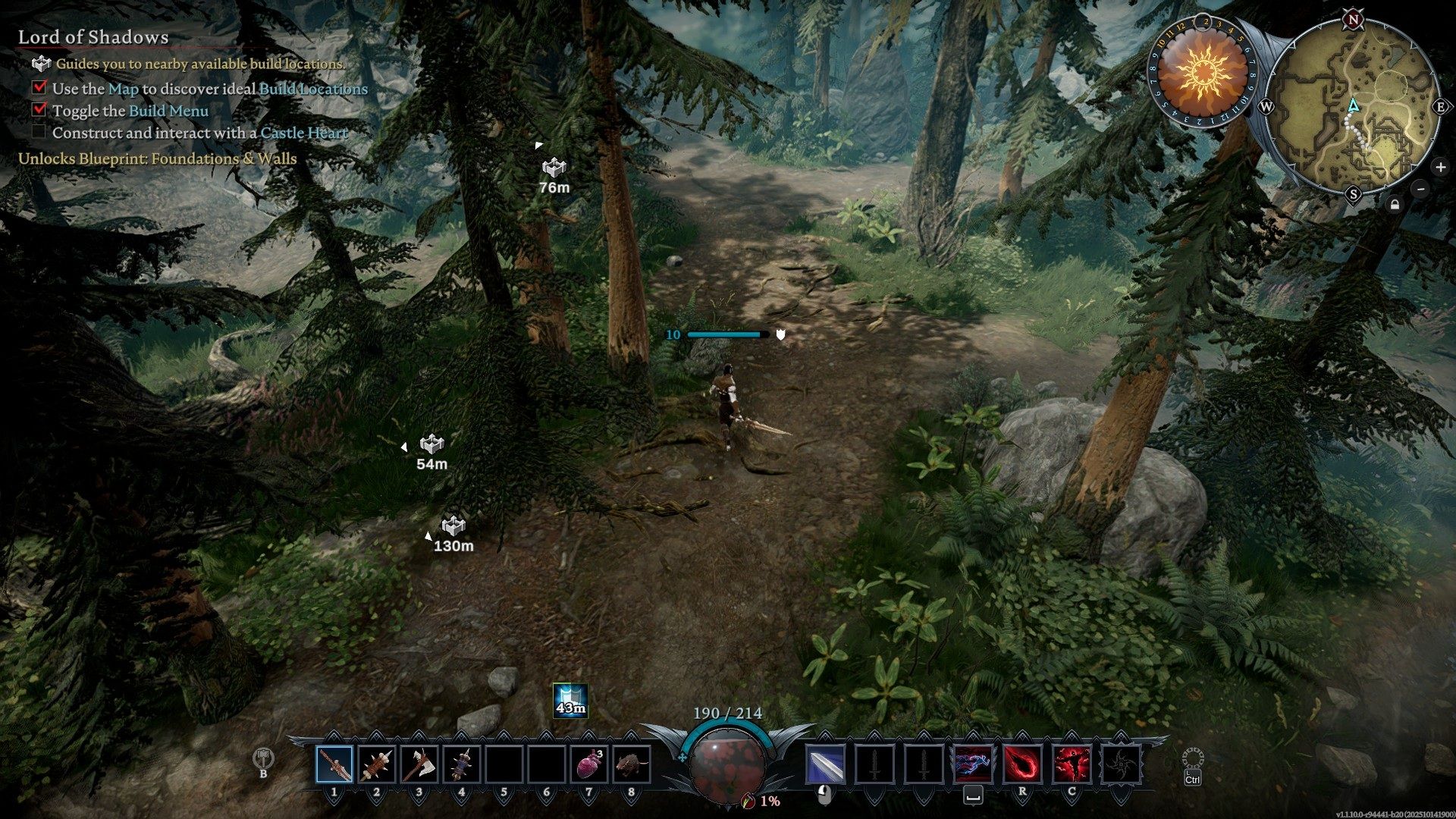Select the axe in hotbar slot 3

point(419,764)
